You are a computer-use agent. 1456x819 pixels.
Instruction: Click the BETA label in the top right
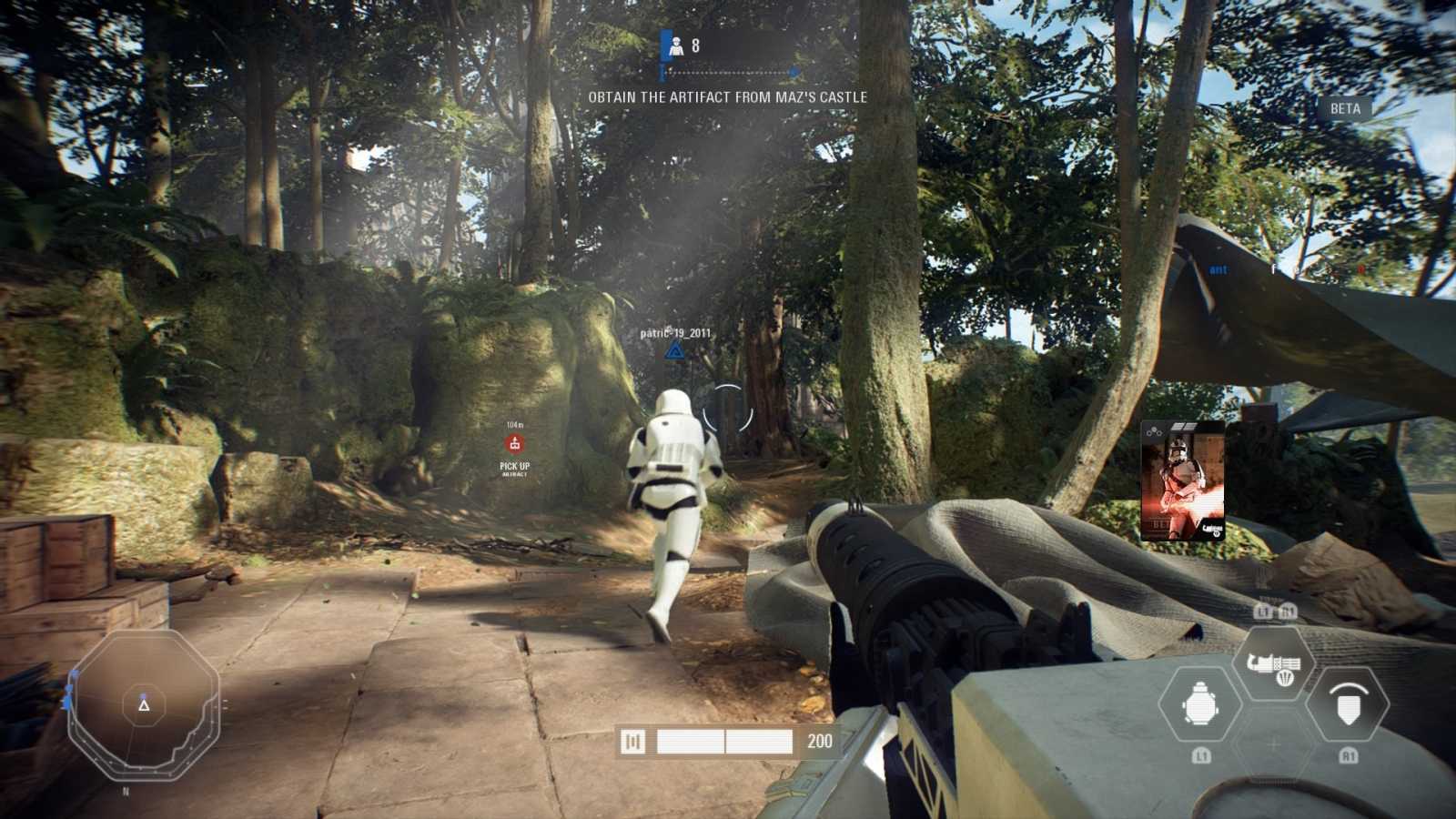pyautogui.click(x=1344, y=109)
